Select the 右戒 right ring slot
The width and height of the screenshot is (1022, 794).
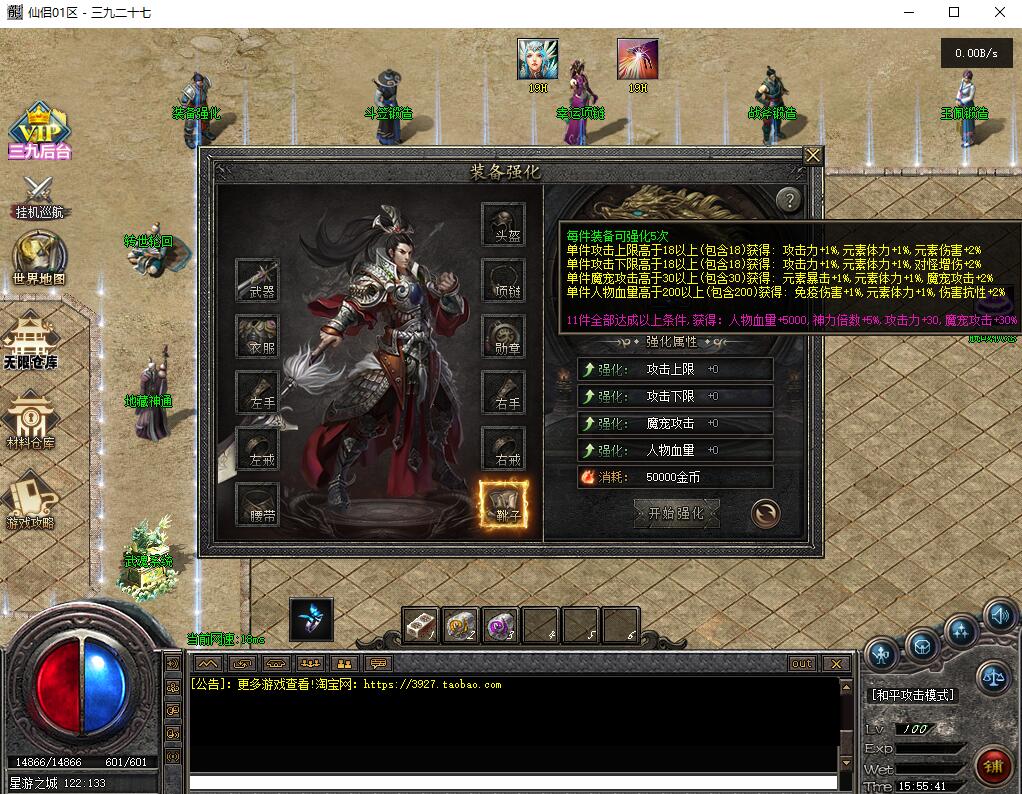503,449
